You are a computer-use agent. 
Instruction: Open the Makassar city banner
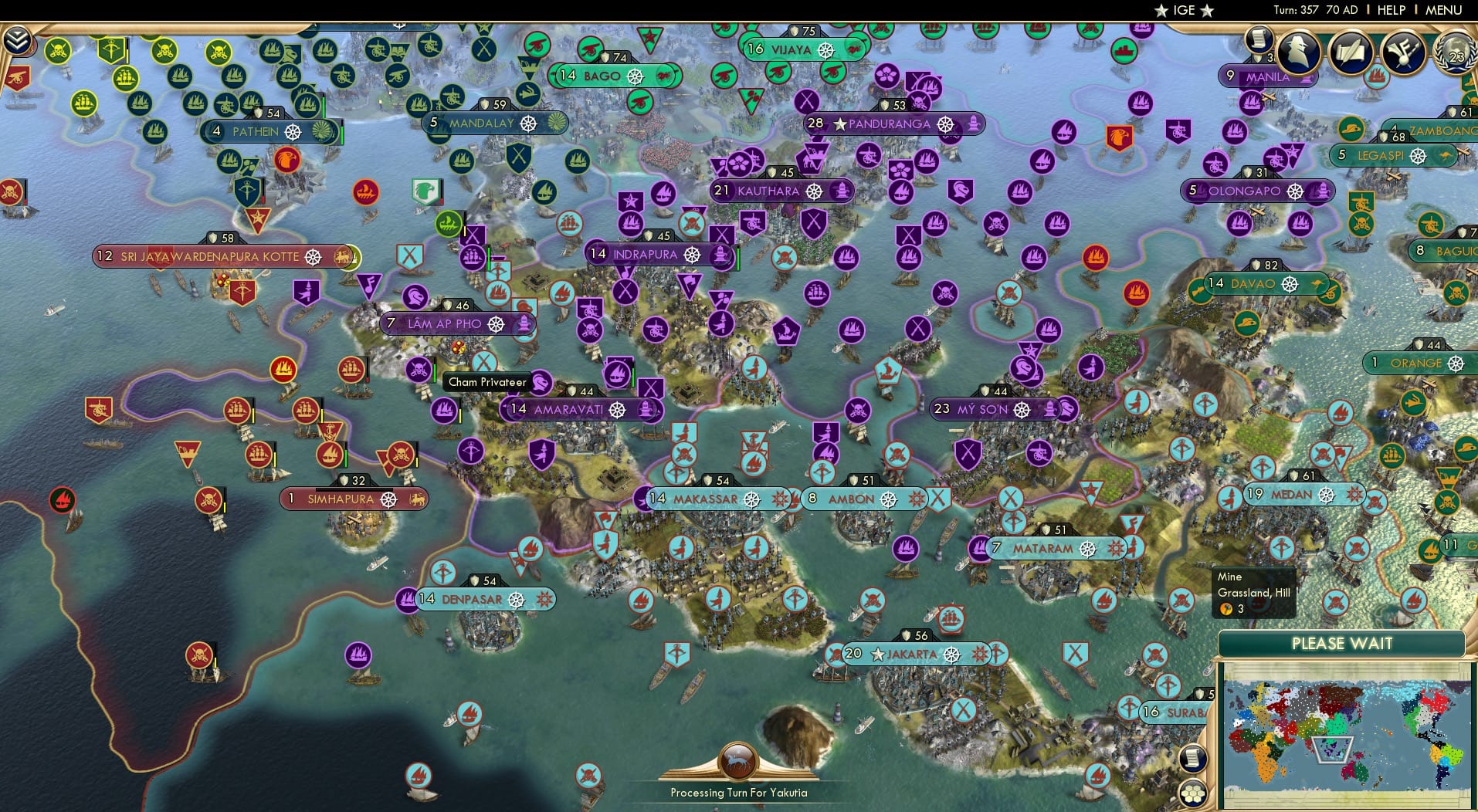click(x=703, y=499)
